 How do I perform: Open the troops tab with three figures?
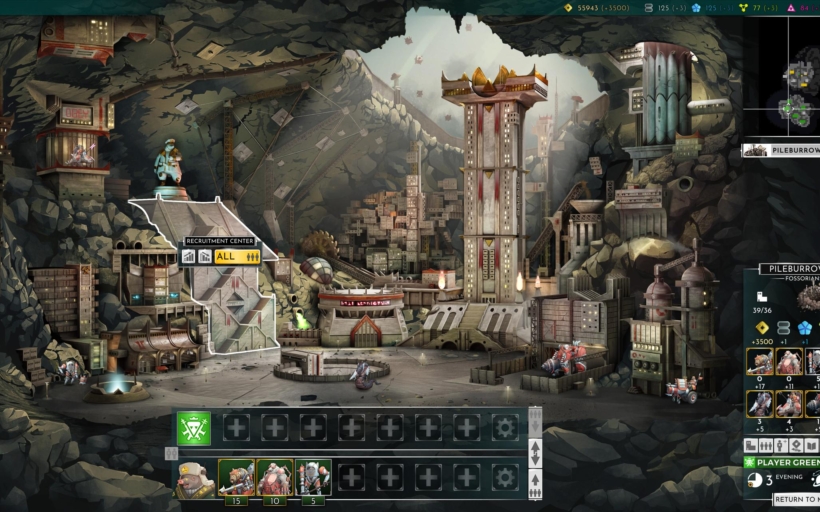click(x=767, y=445)
